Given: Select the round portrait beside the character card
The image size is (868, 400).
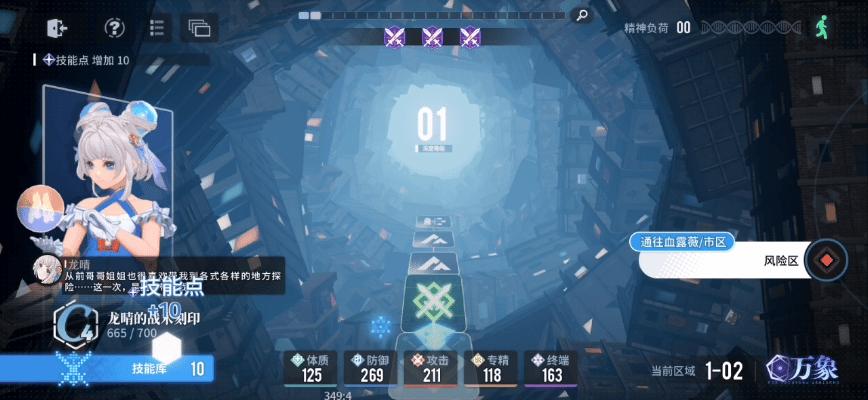Looking at the screenshot, I should [x=40, y=208].
